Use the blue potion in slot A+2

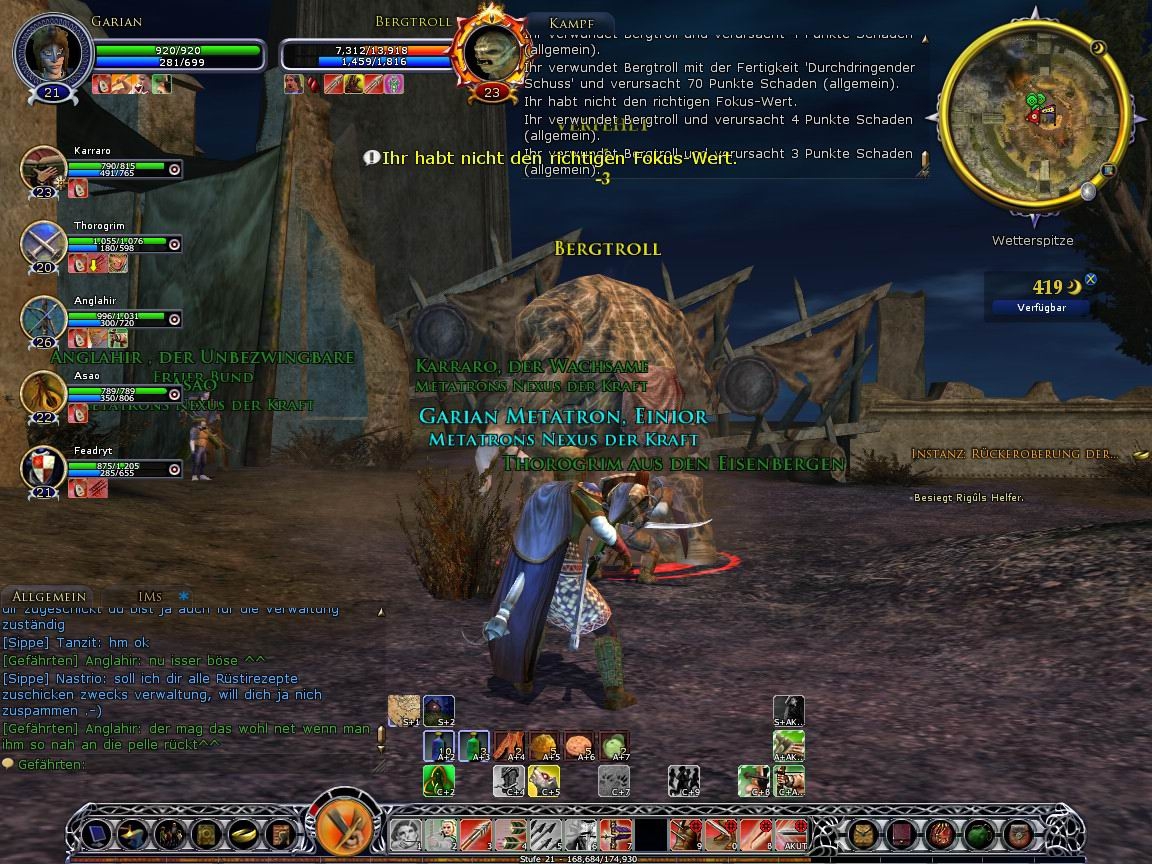coord(438,746)
